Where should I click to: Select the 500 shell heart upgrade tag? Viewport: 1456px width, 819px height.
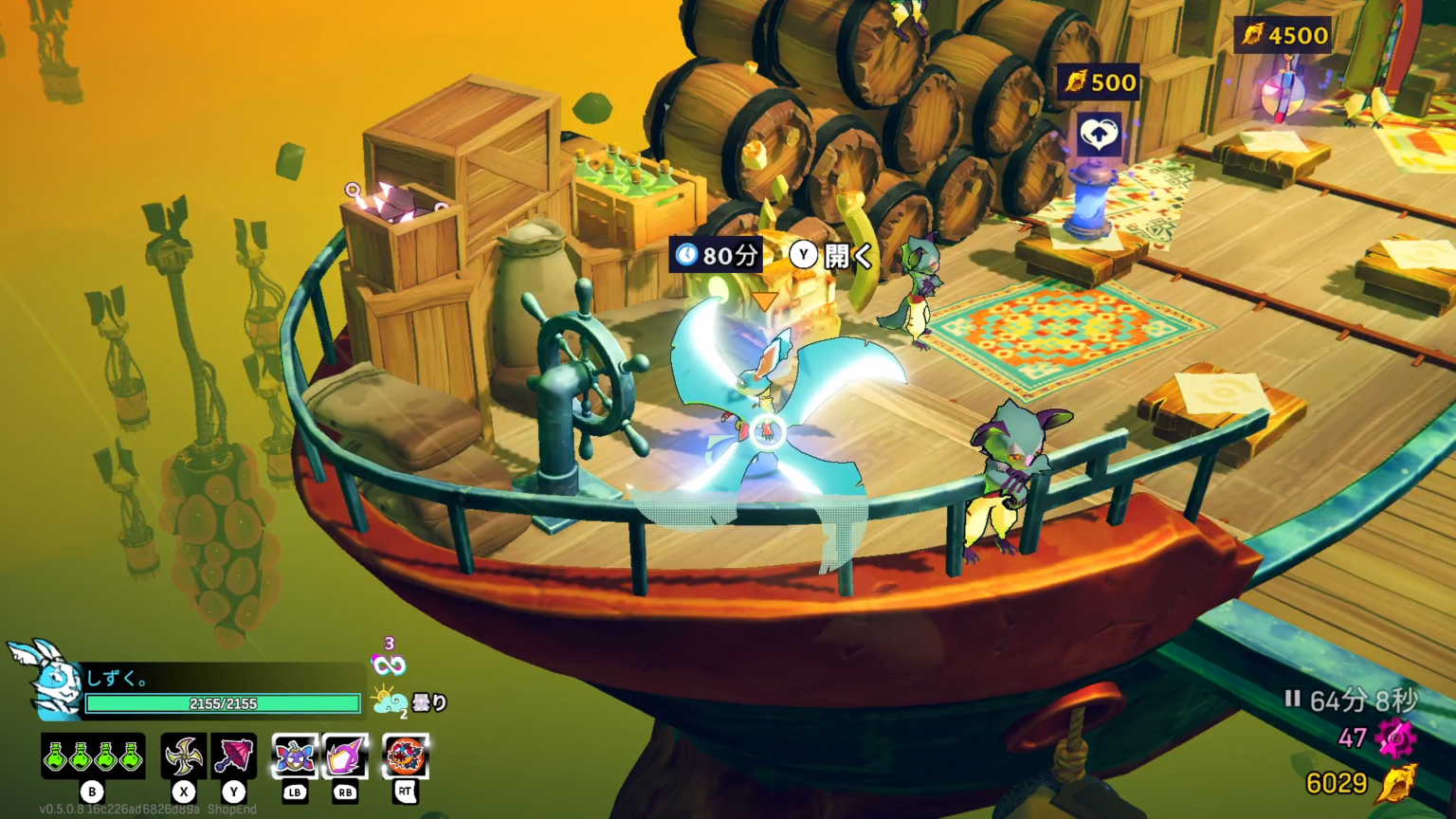(x=1099, y=82)
